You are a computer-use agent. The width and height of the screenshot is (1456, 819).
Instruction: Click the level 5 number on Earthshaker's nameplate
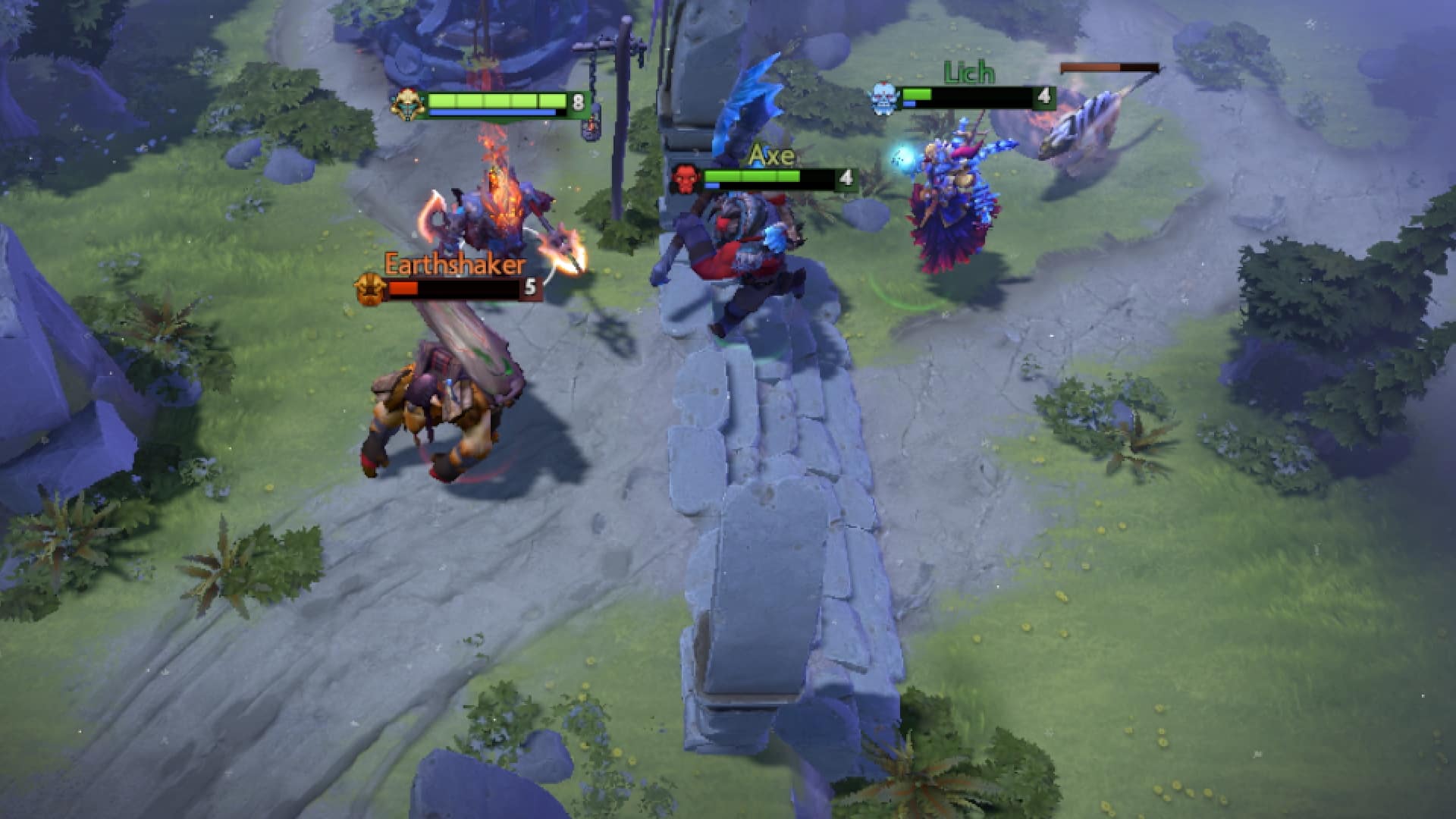point(530,288)
